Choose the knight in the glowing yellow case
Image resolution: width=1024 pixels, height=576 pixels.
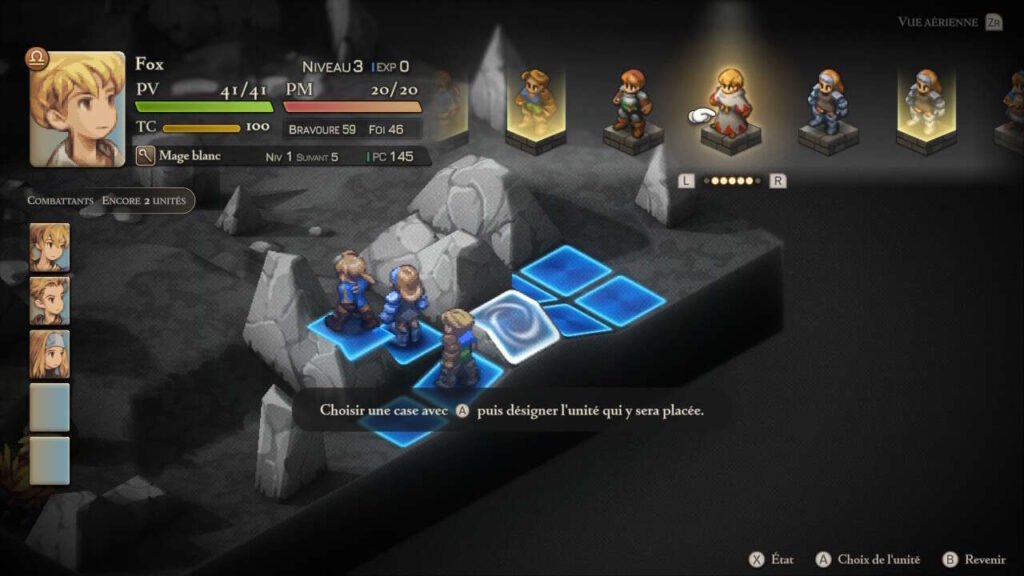click(x=925, y=103)
